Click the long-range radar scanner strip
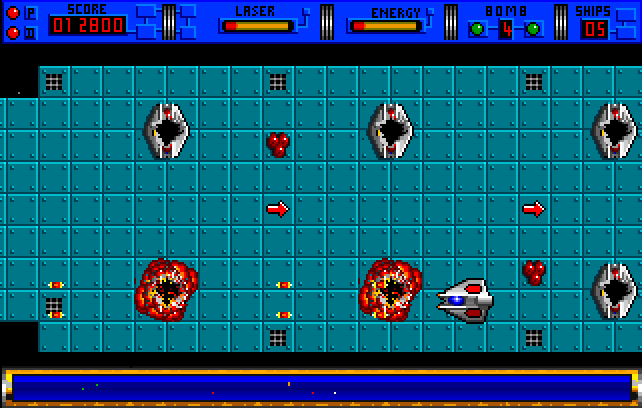This screenshot has height=408, width=642. (320, 386)
